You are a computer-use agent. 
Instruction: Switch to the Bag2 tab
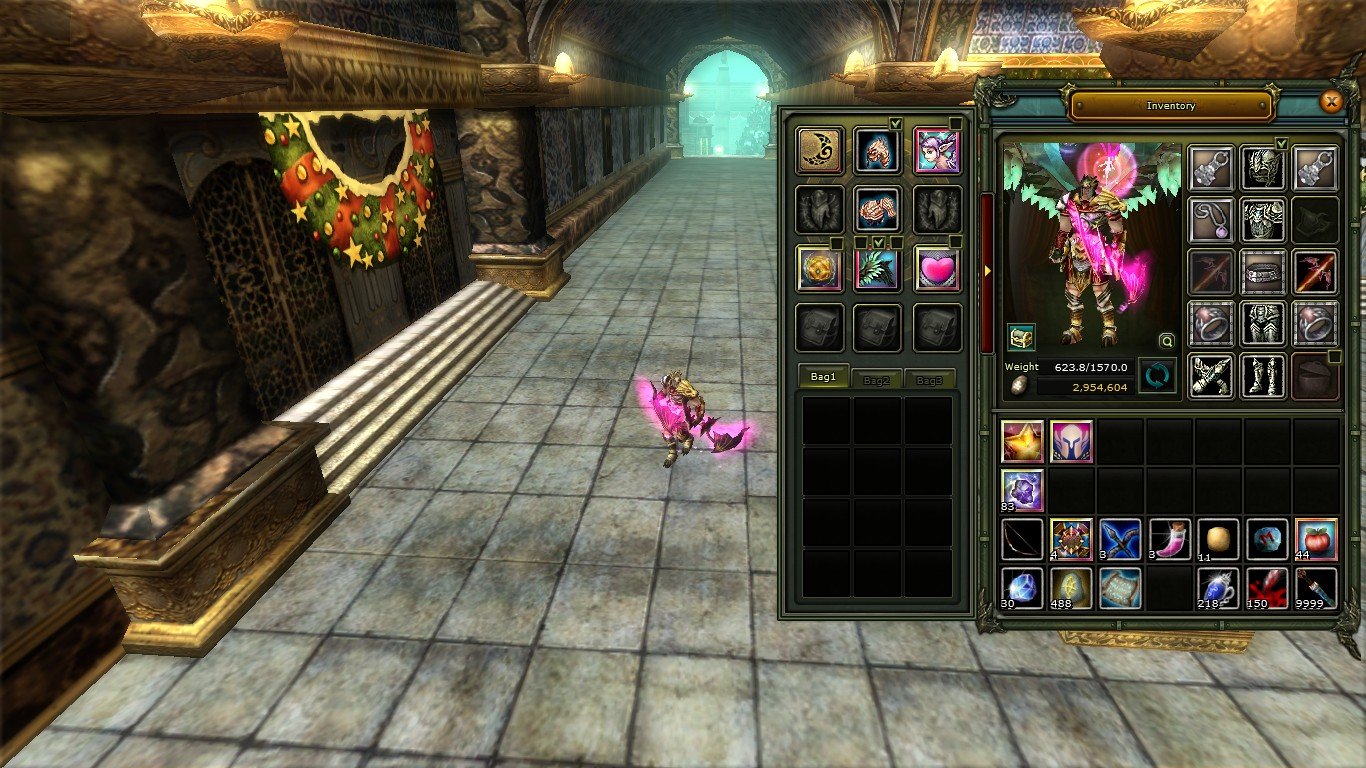(876, 378)
